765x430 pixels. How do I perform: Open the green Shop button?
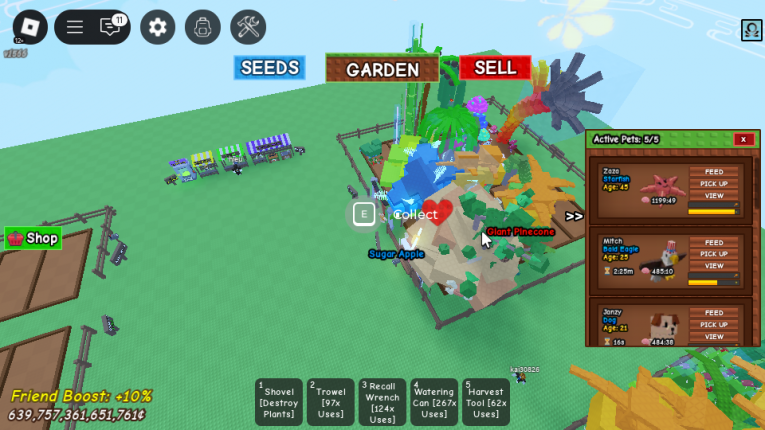[x=33, y=238]
